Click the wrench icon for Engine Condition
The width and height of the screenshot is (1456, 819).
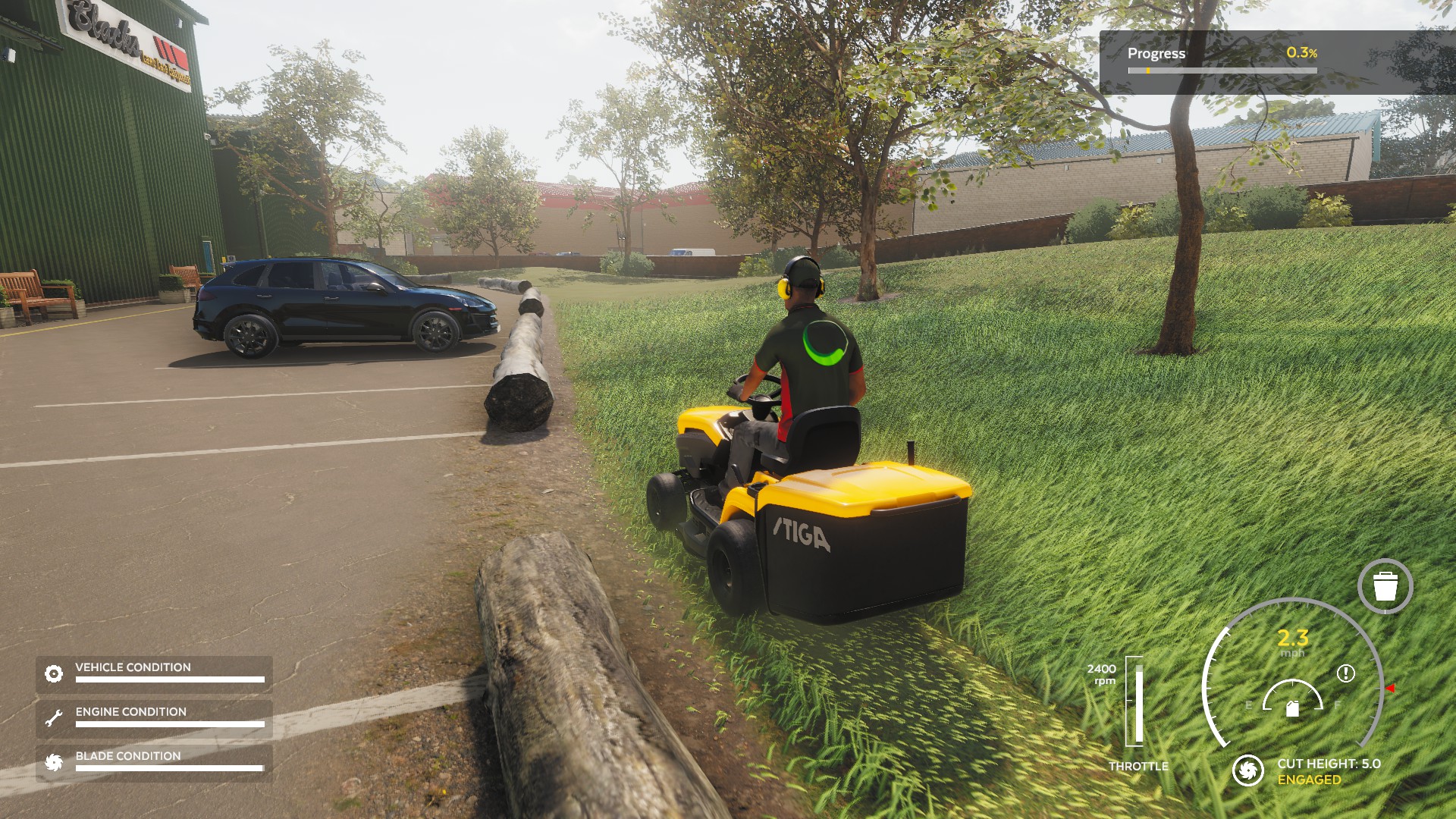pyautogui.click(x=53, y=718)
